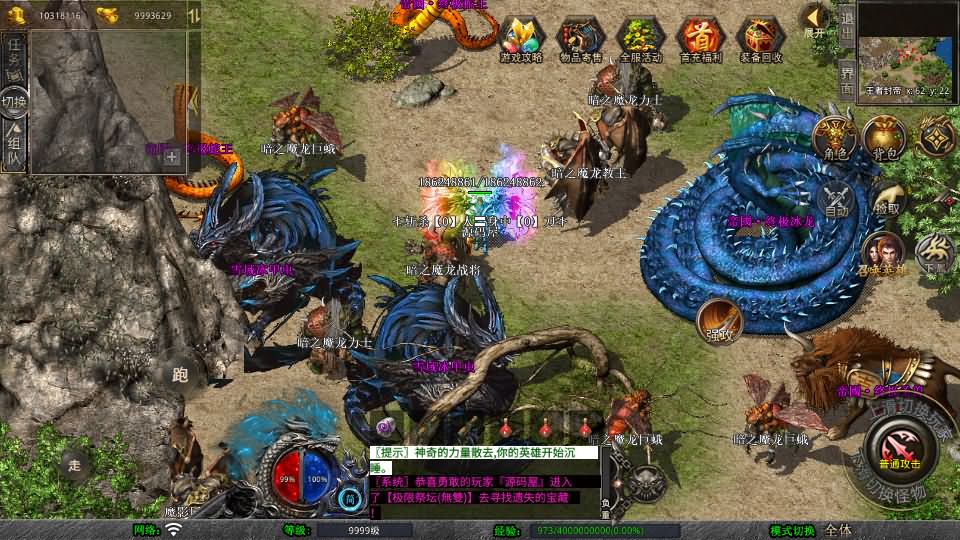Viewport: 960px width, 540px height.
Task: Click the 界面 interface tab
Action: click(847, 75)
